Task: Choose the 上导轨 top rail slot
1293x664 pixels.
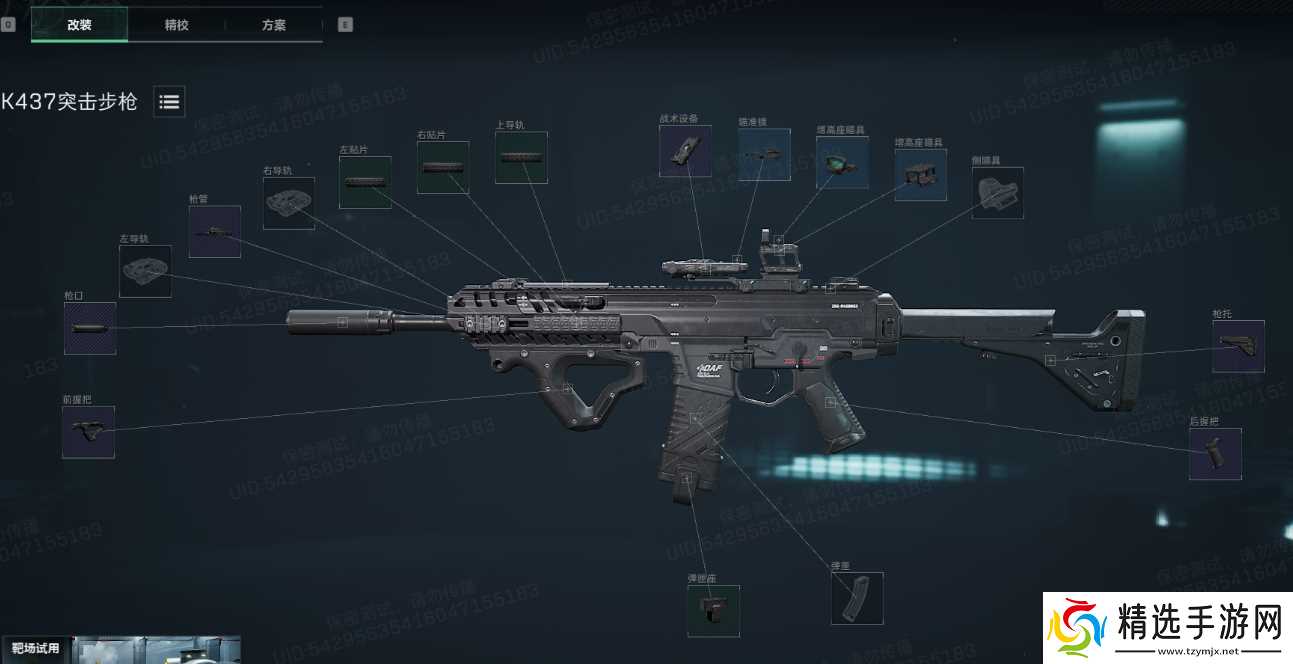Action: pyautogui.click(x=521, y=157)
